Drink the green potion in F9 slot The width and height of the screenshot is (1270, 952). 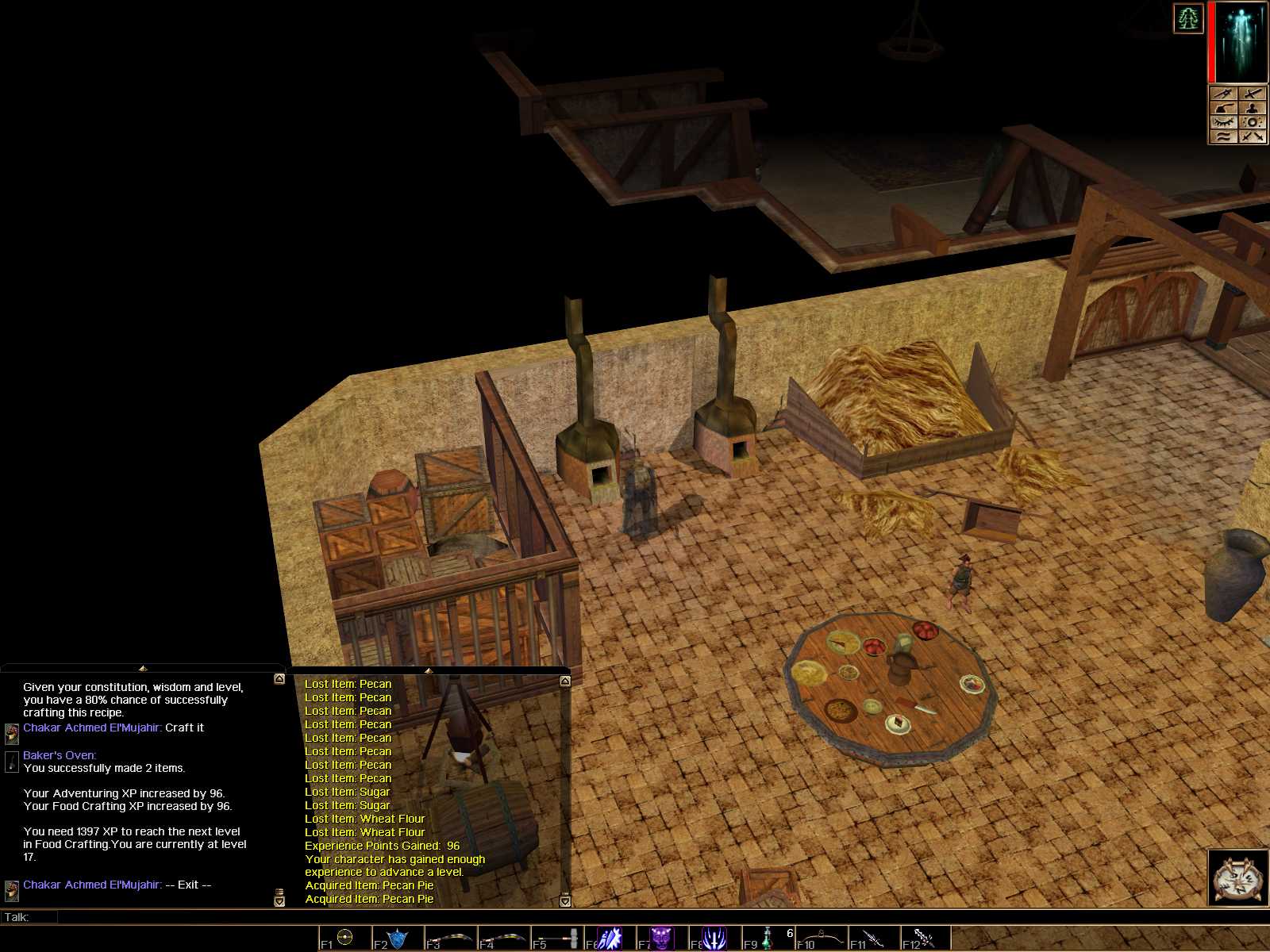(768, 938)
